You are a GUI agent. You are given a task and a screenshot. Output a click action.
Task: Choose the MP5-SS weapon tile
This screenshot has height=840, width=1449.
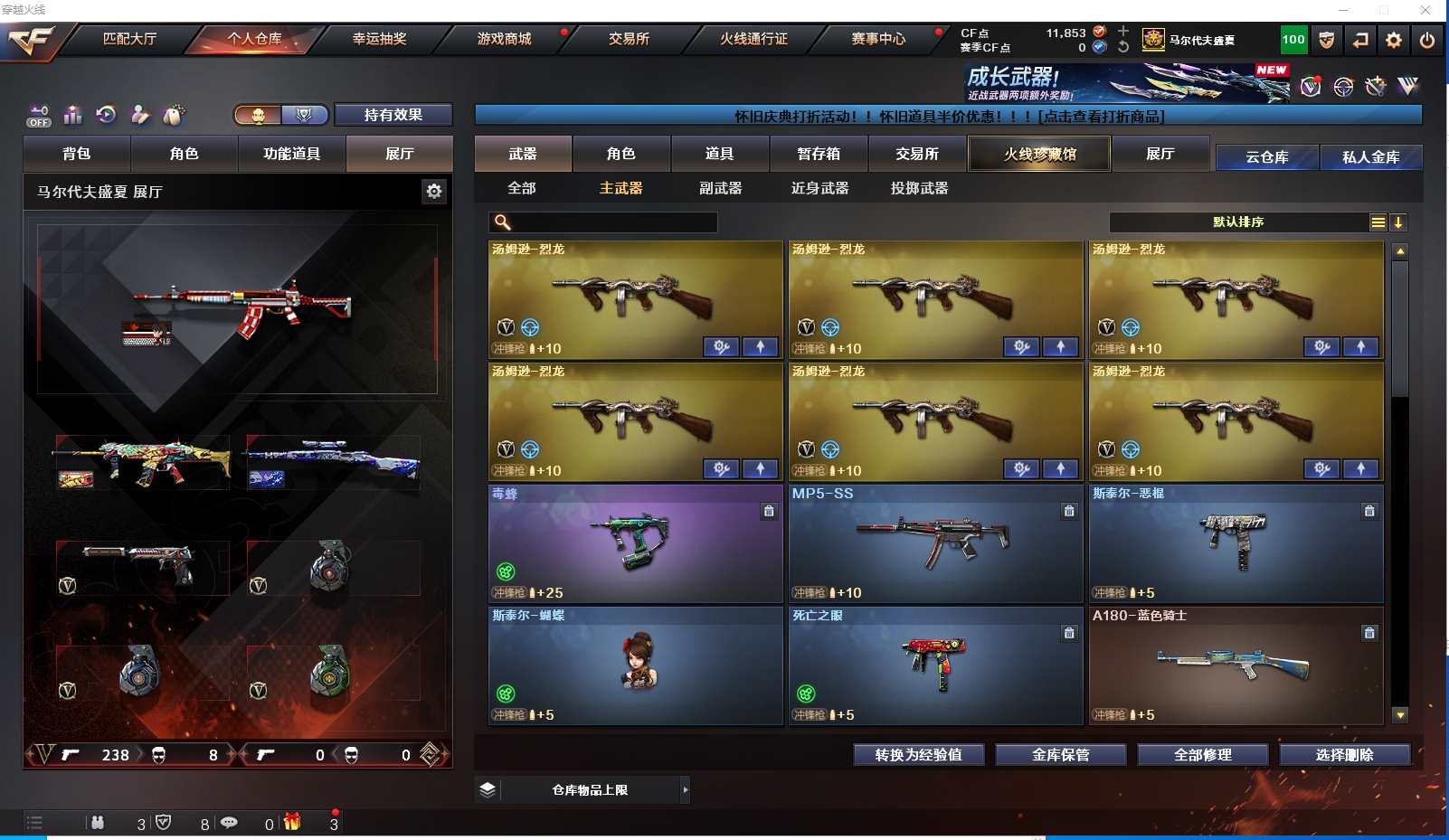(x=935, y=543)
